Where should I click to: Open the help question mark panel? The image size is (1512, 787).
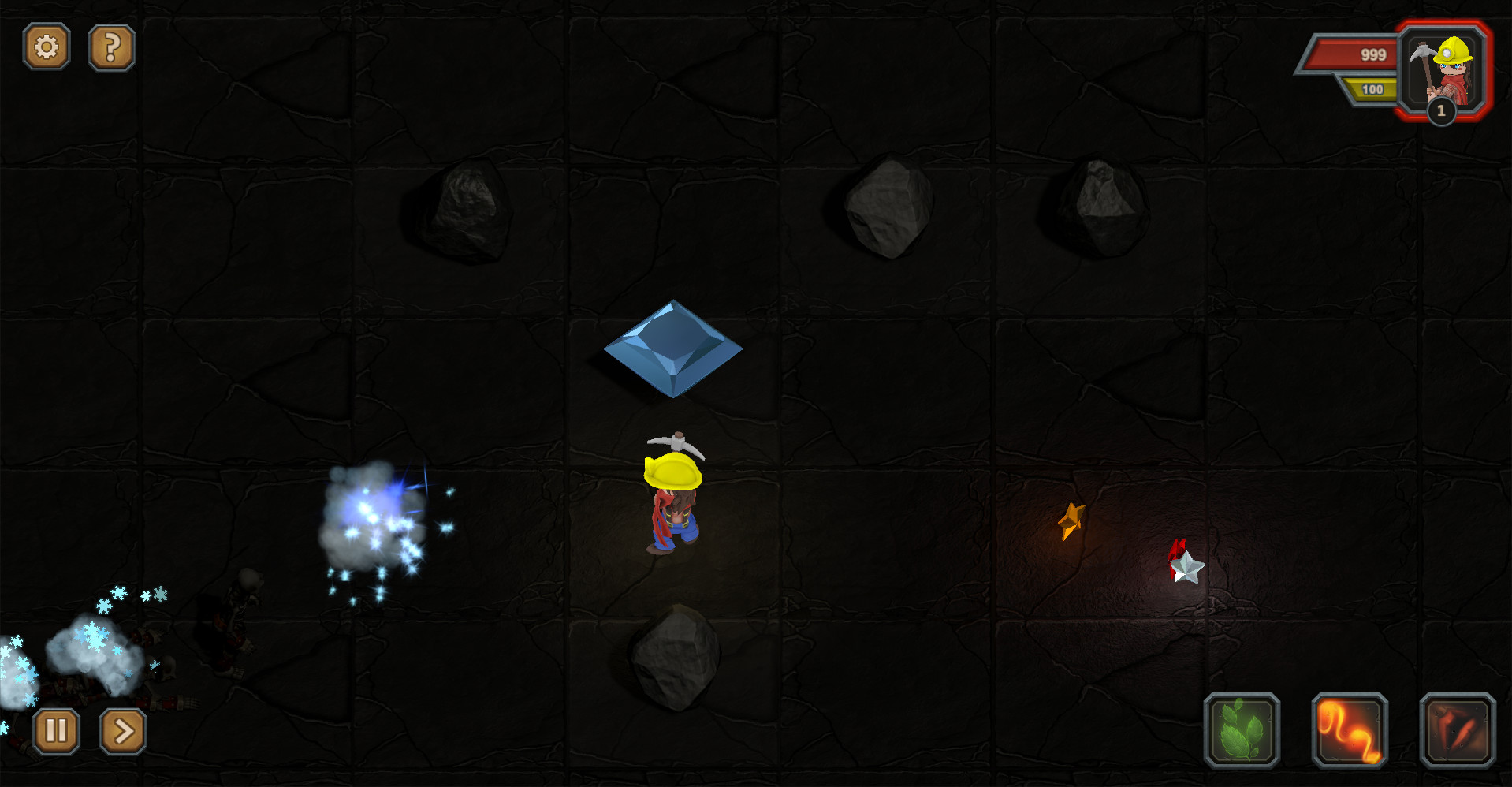[x=111, y=46]
